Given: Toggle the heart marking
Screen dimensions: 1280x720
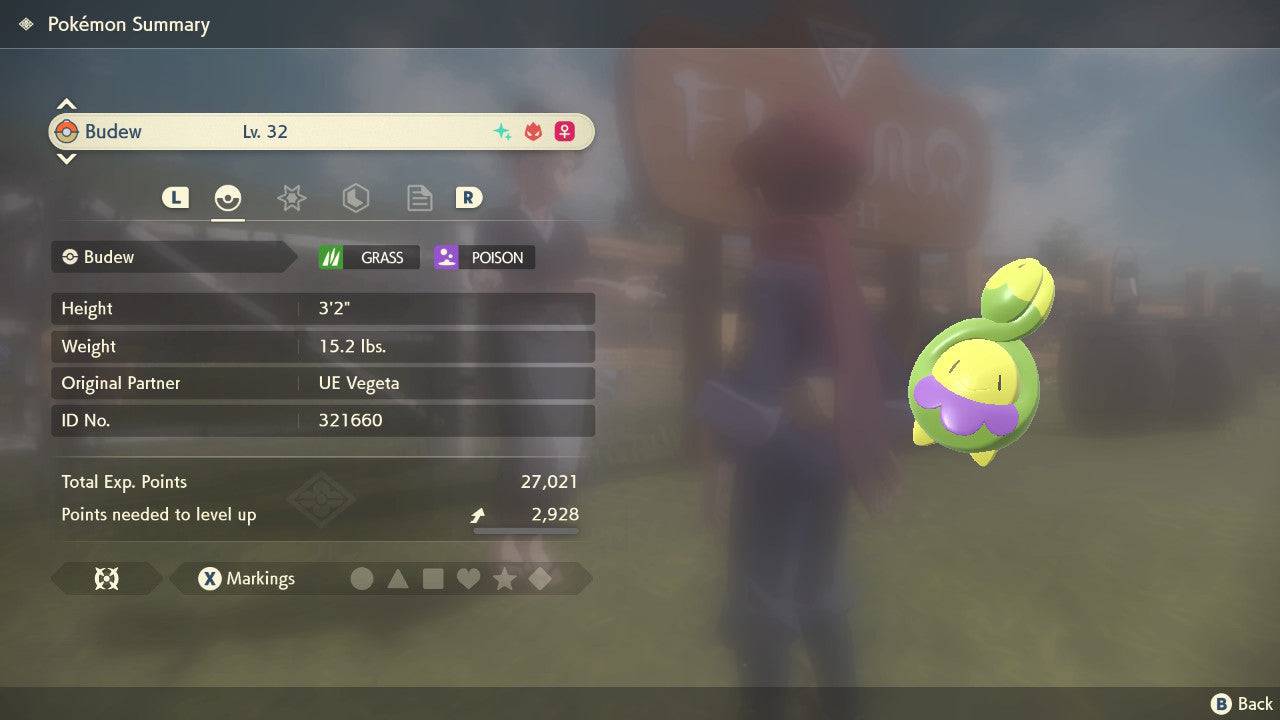Looking at the screenshot, I should [468, 579].
